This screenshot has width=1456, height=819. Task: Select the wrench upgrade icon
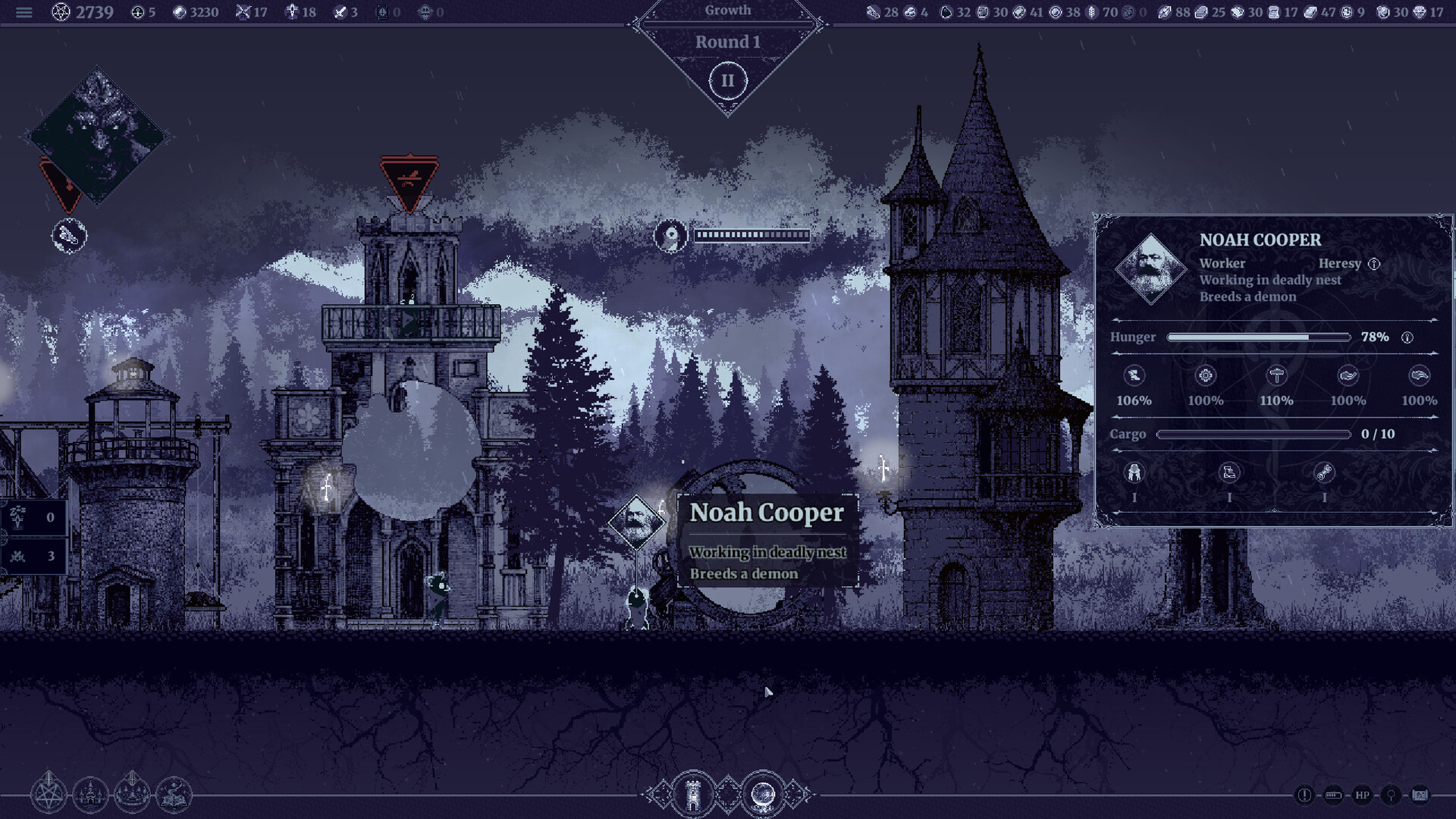1324,473
